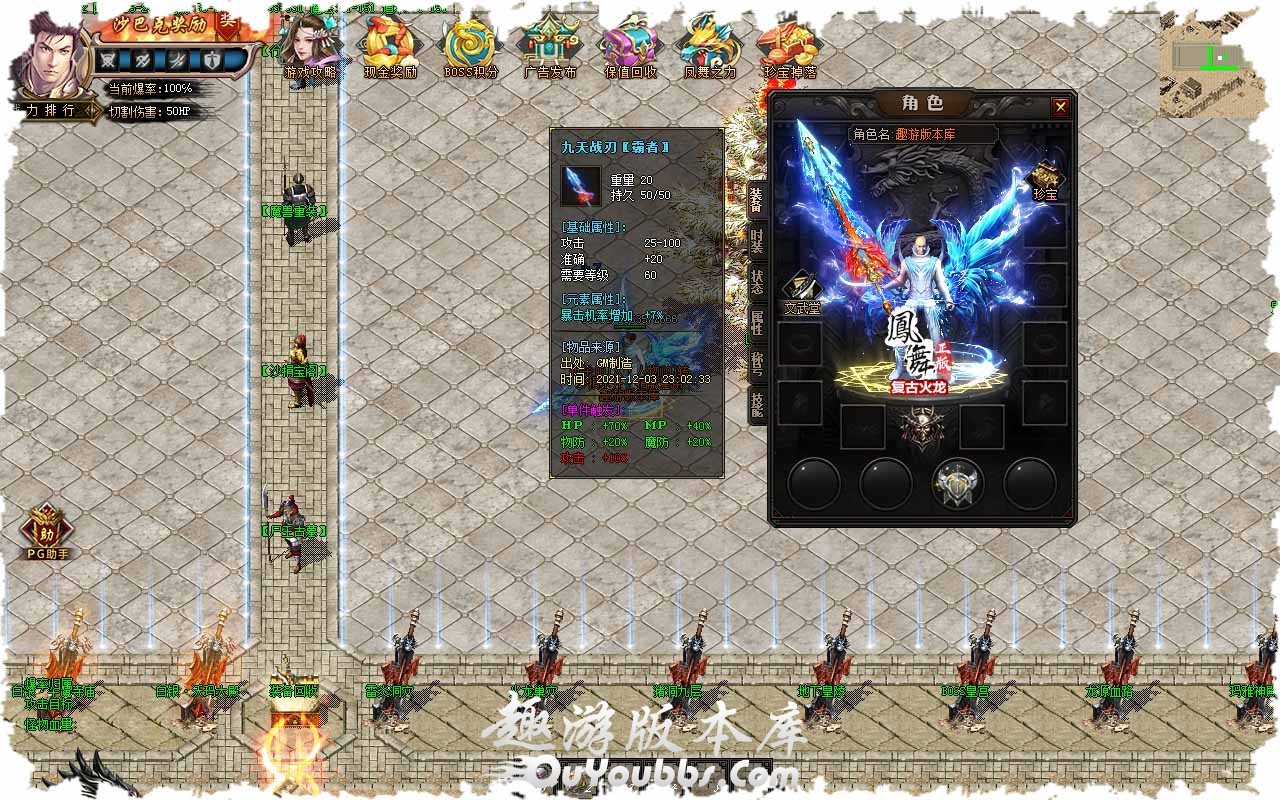Show the 状态 status tab
1280x800 pixels.
click(757, 282)
